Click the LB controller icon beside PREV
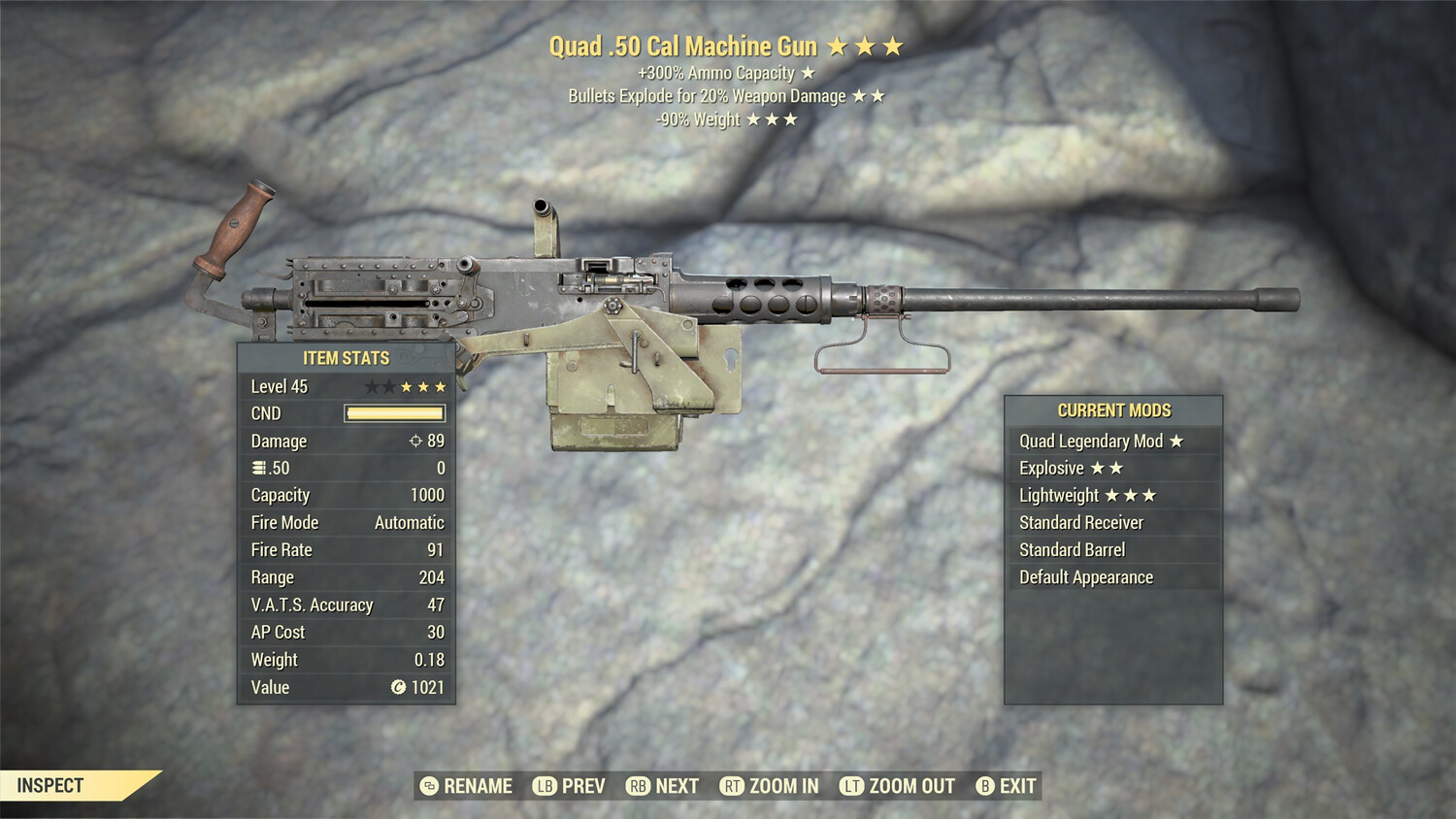The height and width of the screenshot is (819, 1456). [545, 786]
